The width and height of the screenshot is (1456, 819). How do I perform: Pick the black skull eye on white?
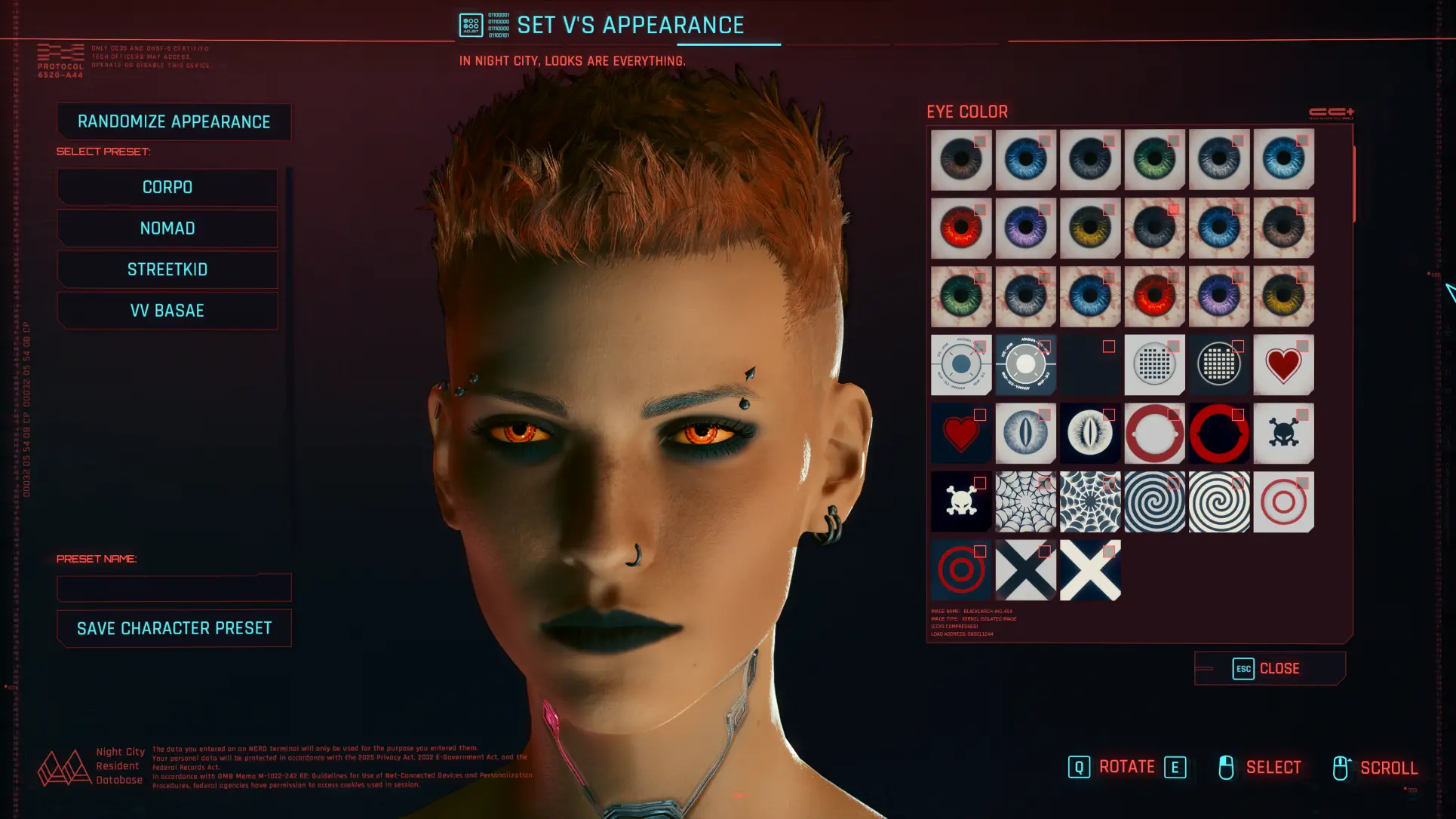pyautogui.click(x=1283, y=434)
